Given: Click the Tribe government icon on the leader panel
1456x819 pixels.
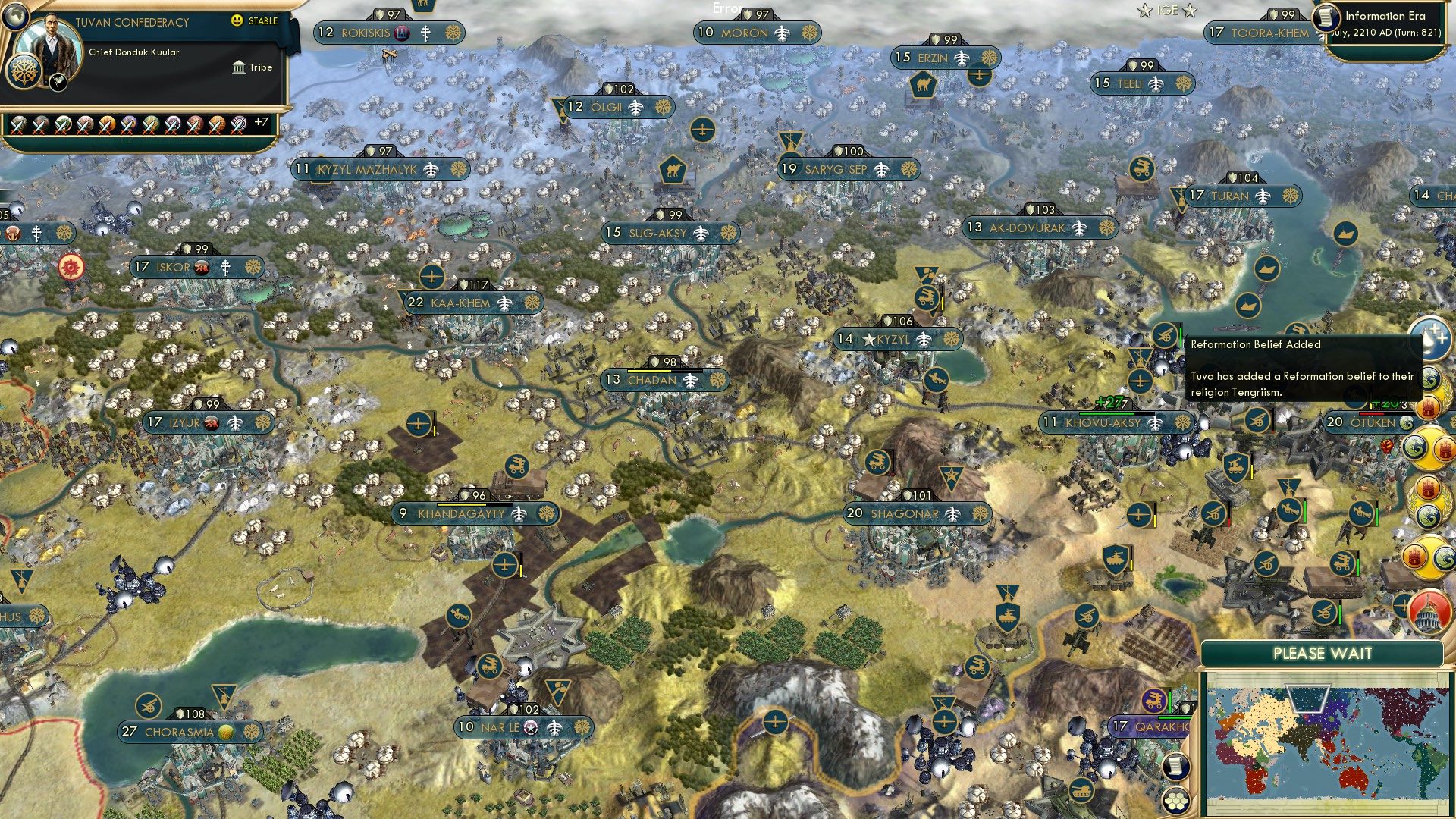Looking at the screenshot, I should (x=239, y=68).
